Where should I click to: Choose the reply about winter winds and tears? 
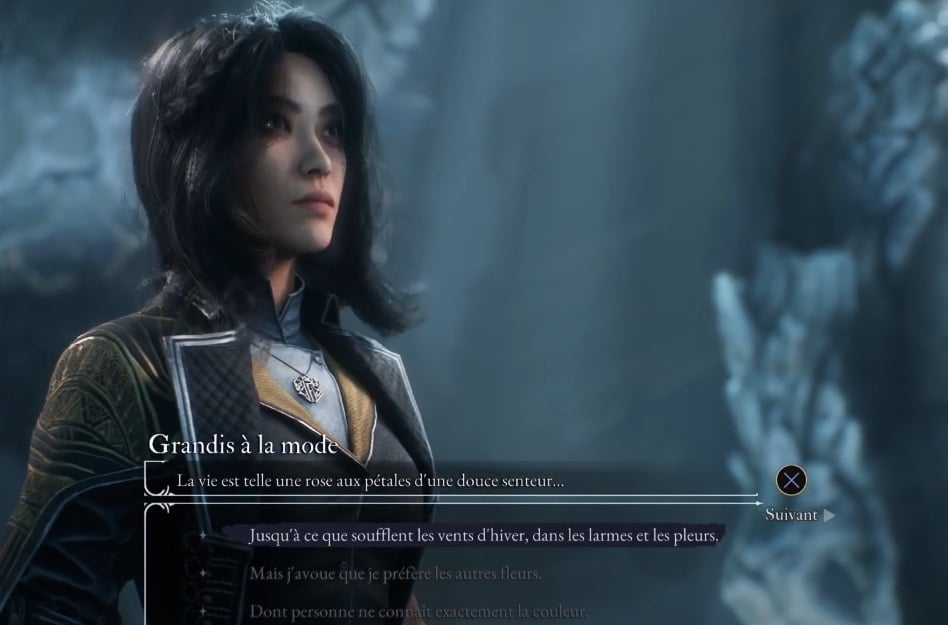(483, 536)
